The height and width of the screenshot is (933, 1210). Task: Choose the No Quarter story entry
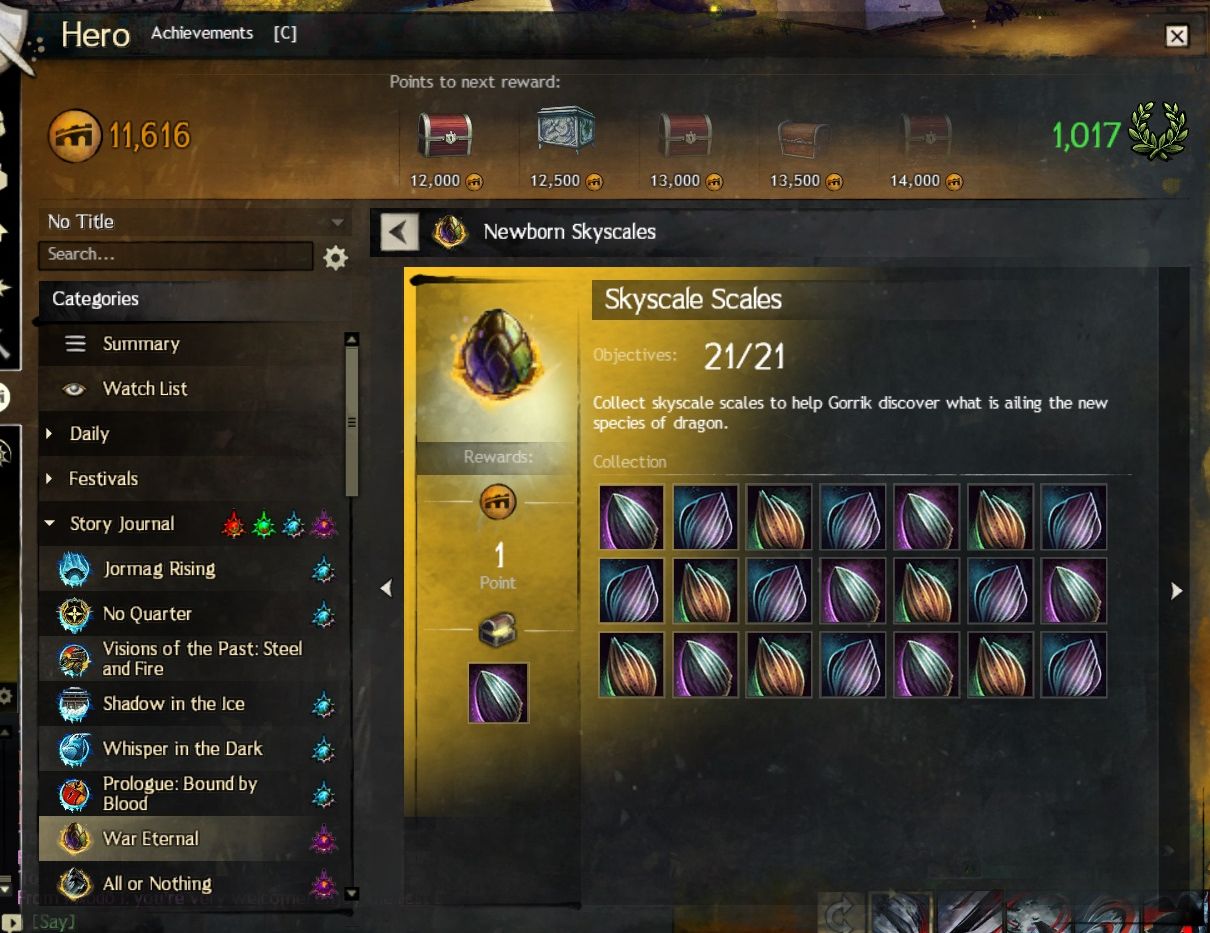pos(147,614)
